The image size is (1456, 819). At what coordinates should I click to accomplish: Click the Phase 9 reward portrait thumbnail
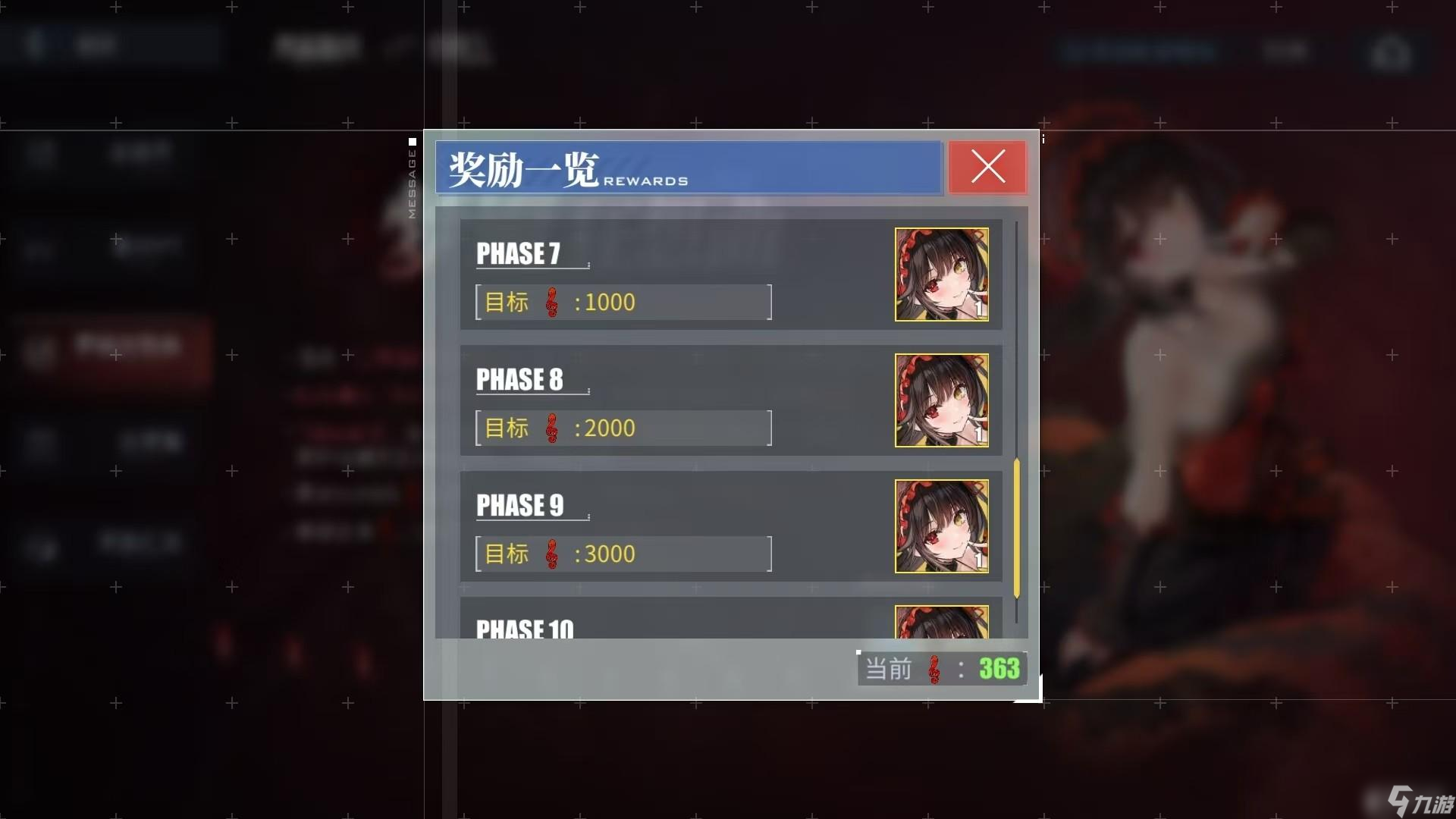pyautogui.click(x=941, y=526)
